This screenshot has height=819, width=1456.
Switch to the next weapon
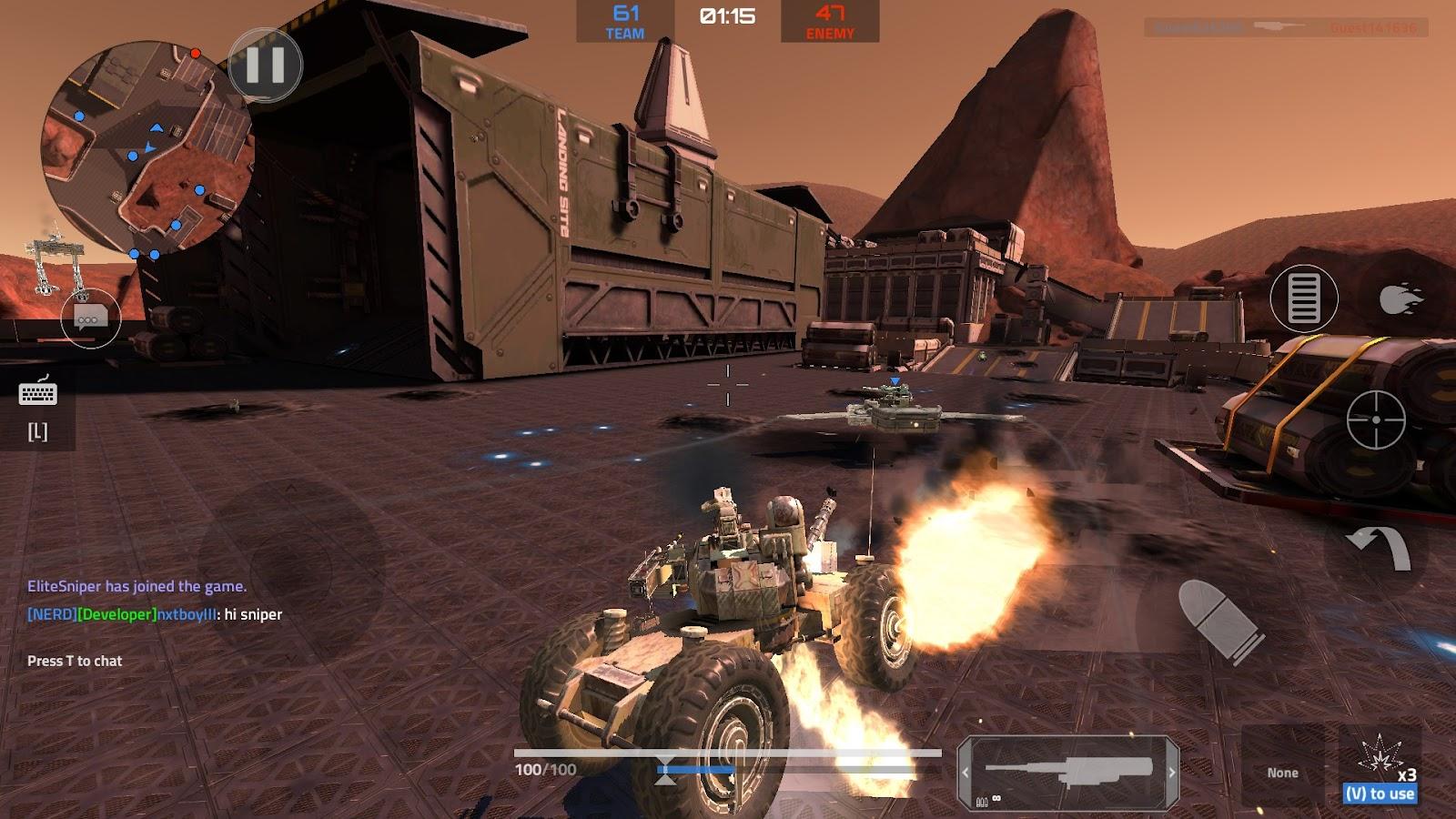(x=1171, y=773)
